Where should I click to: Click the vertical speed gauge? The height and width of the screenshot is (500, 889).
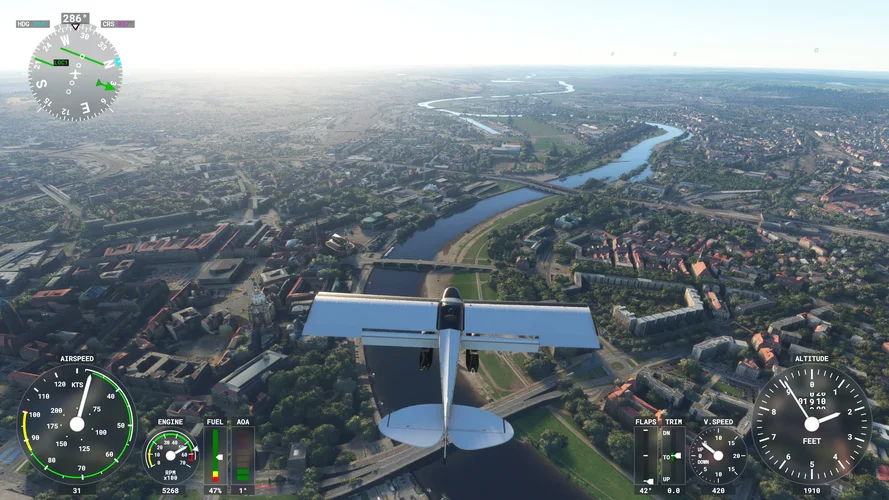[x=716, y=456]
